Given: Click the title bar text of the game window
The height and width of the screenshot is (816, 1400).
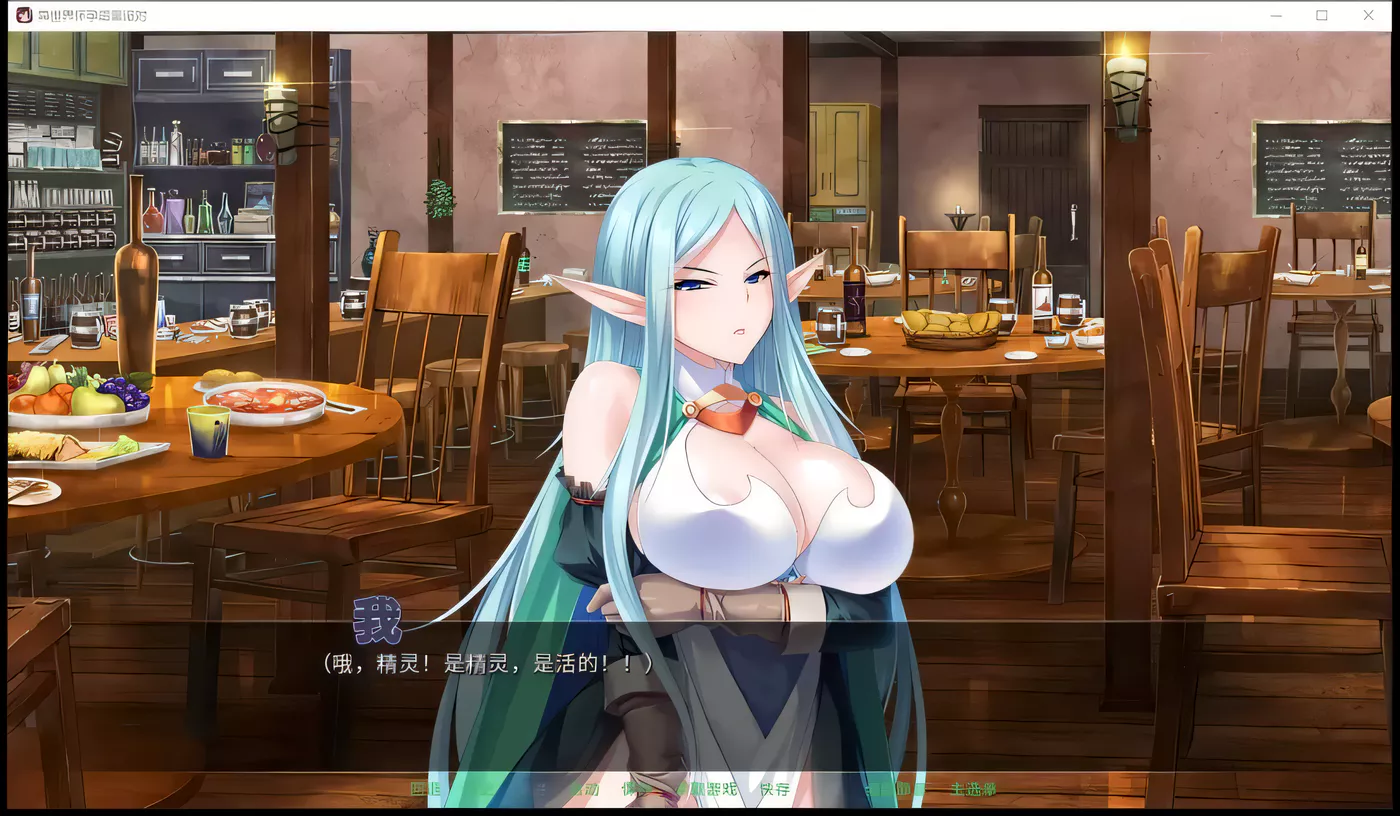Looking at the screenshot, I should (x=90, y=15).
